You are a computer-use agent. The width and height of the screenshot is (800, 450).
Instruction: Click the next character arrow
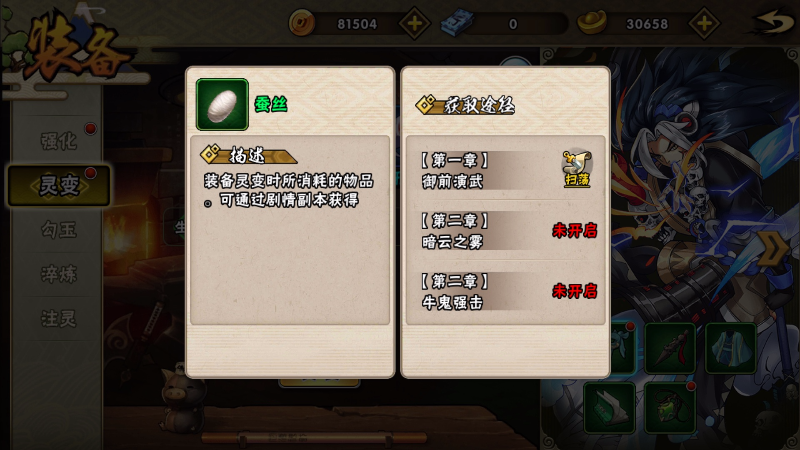(x=774, y=248)
